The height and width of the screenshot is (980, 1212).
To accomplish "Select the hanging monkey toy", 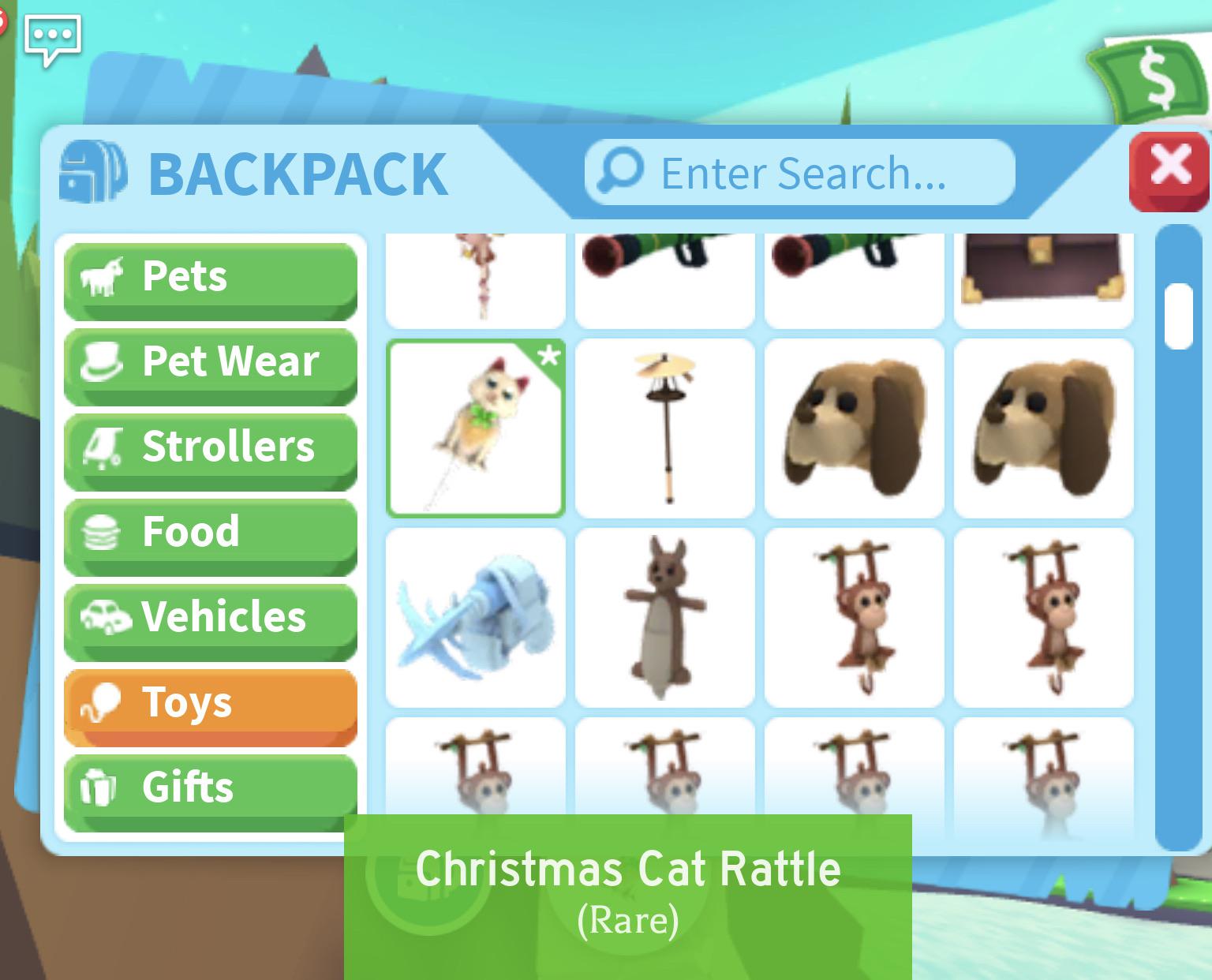I will (x=854, y=617).
